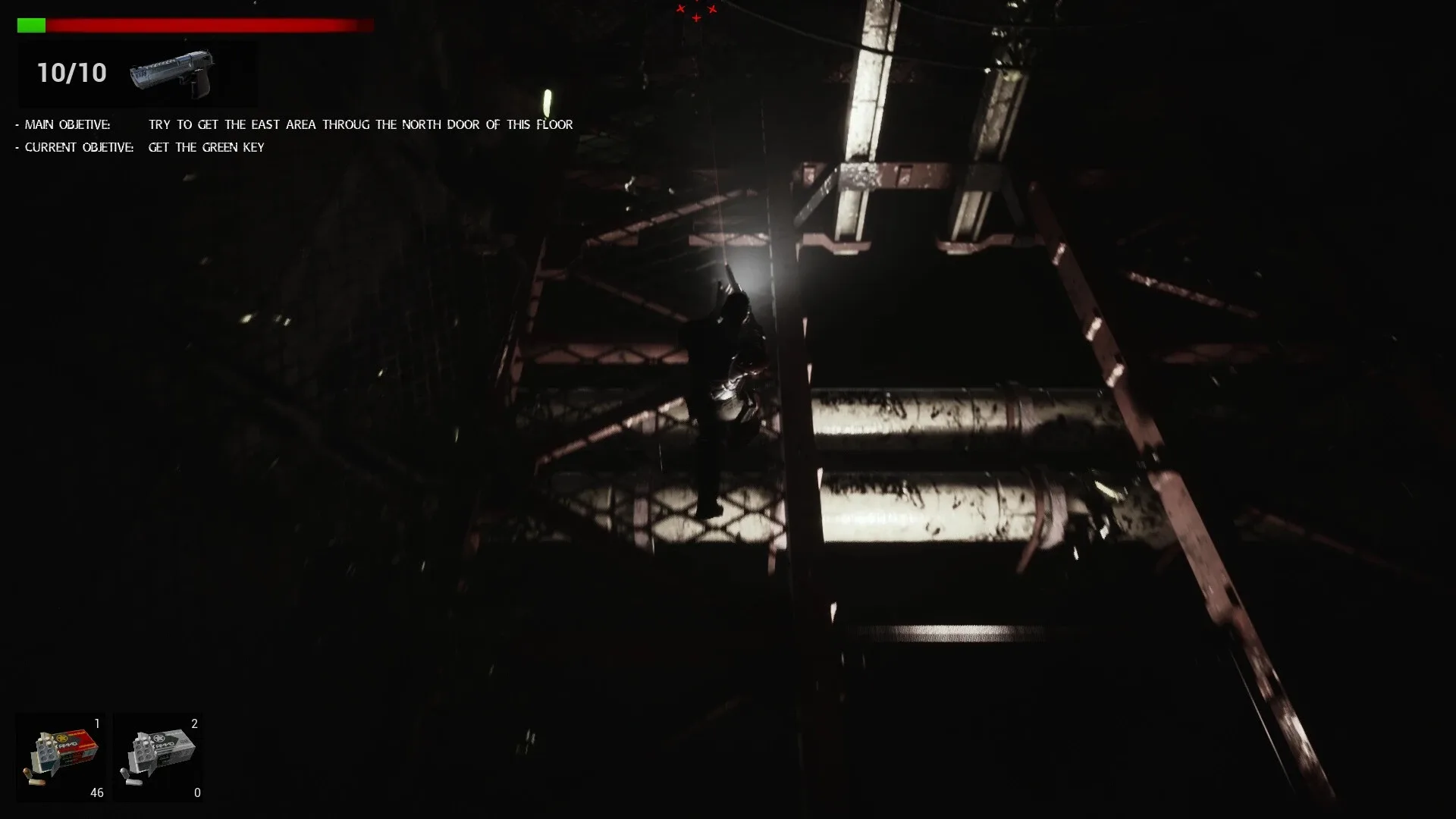Click the red crosshair reticle

coord(696,15)
